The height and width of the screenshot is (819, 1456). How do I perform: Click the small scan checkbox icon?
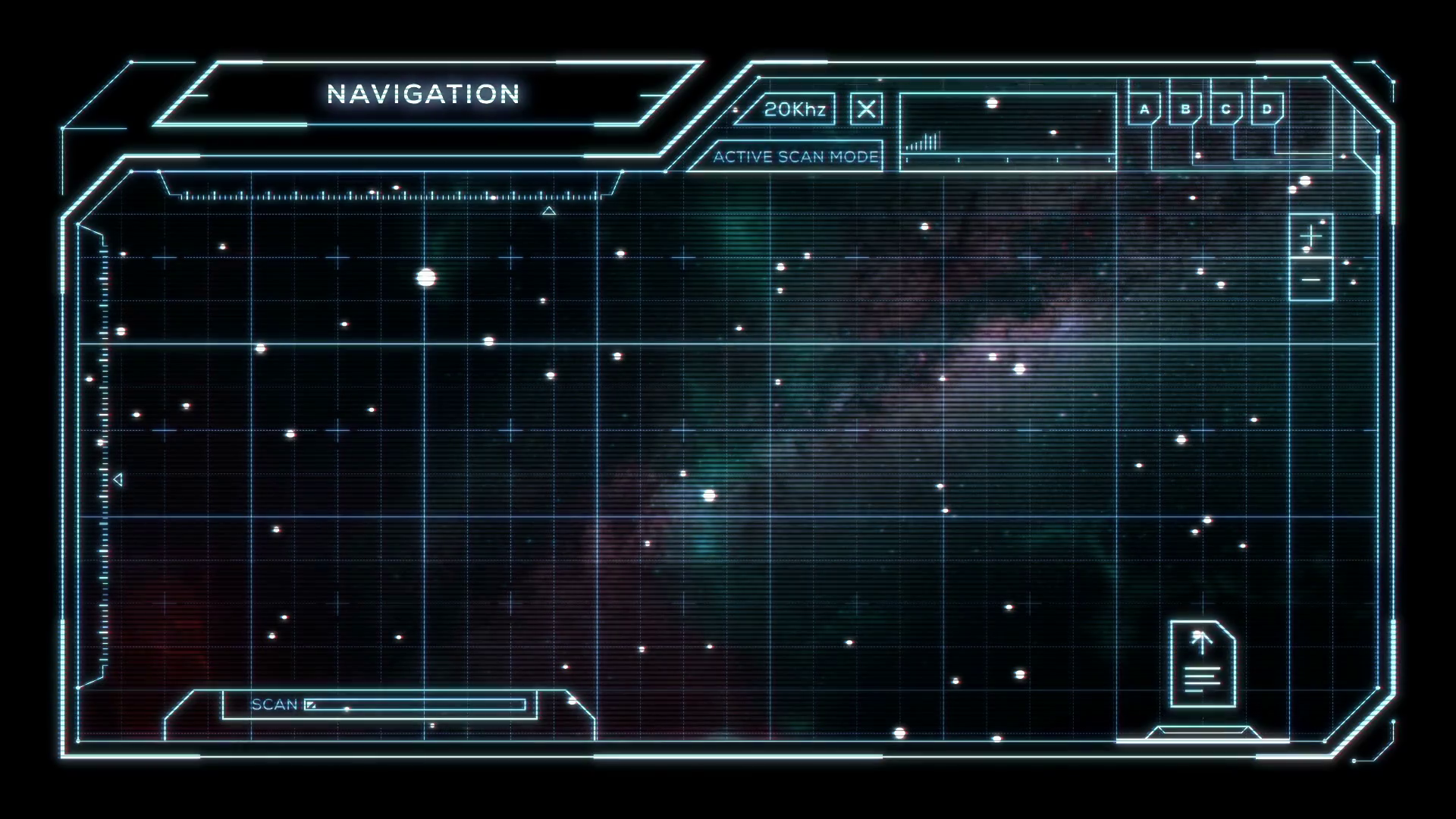tap(312, 704)
